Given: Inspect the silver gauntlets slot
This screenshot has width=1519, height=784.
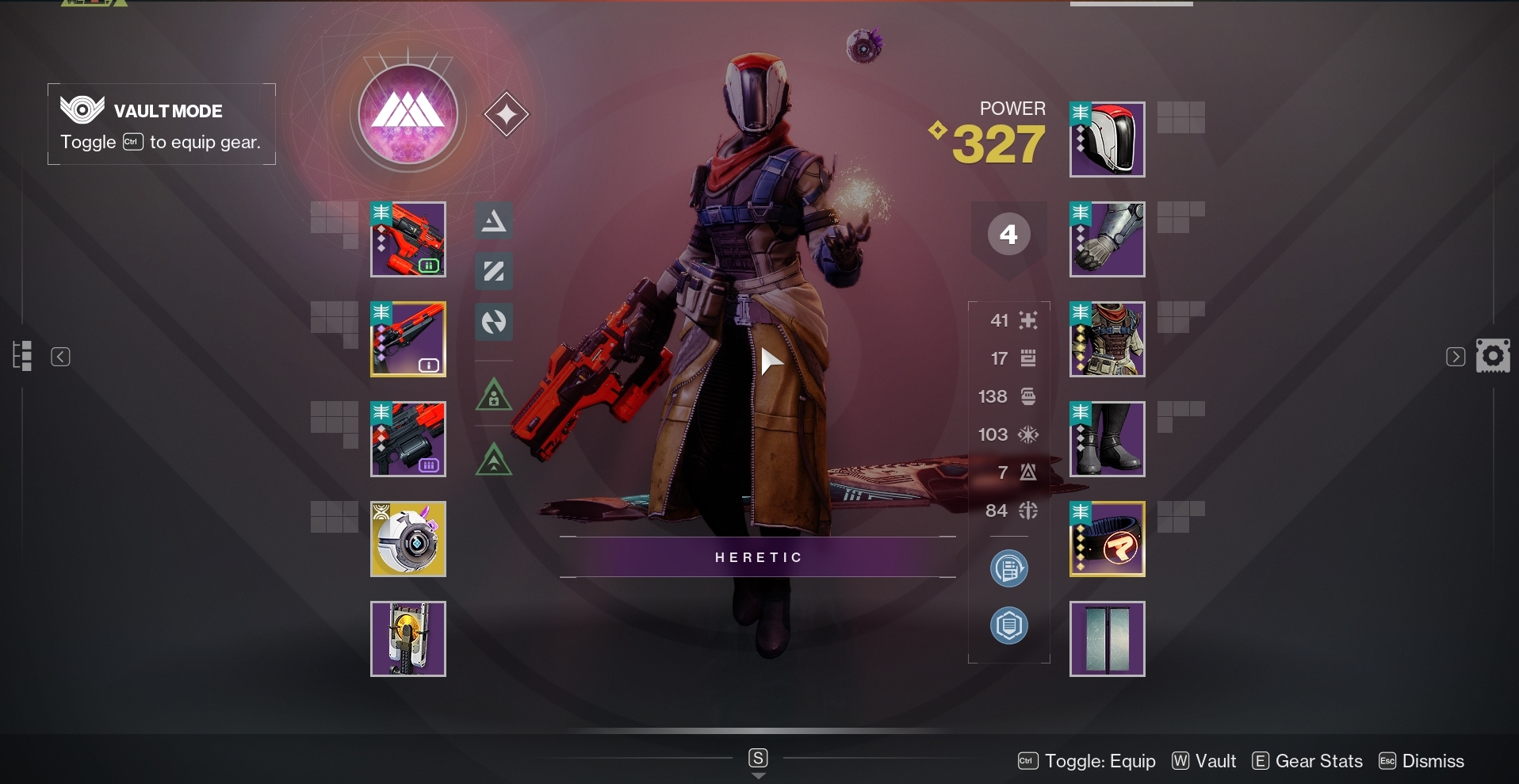Looking at the screenshot, I should click(1107, 239).
